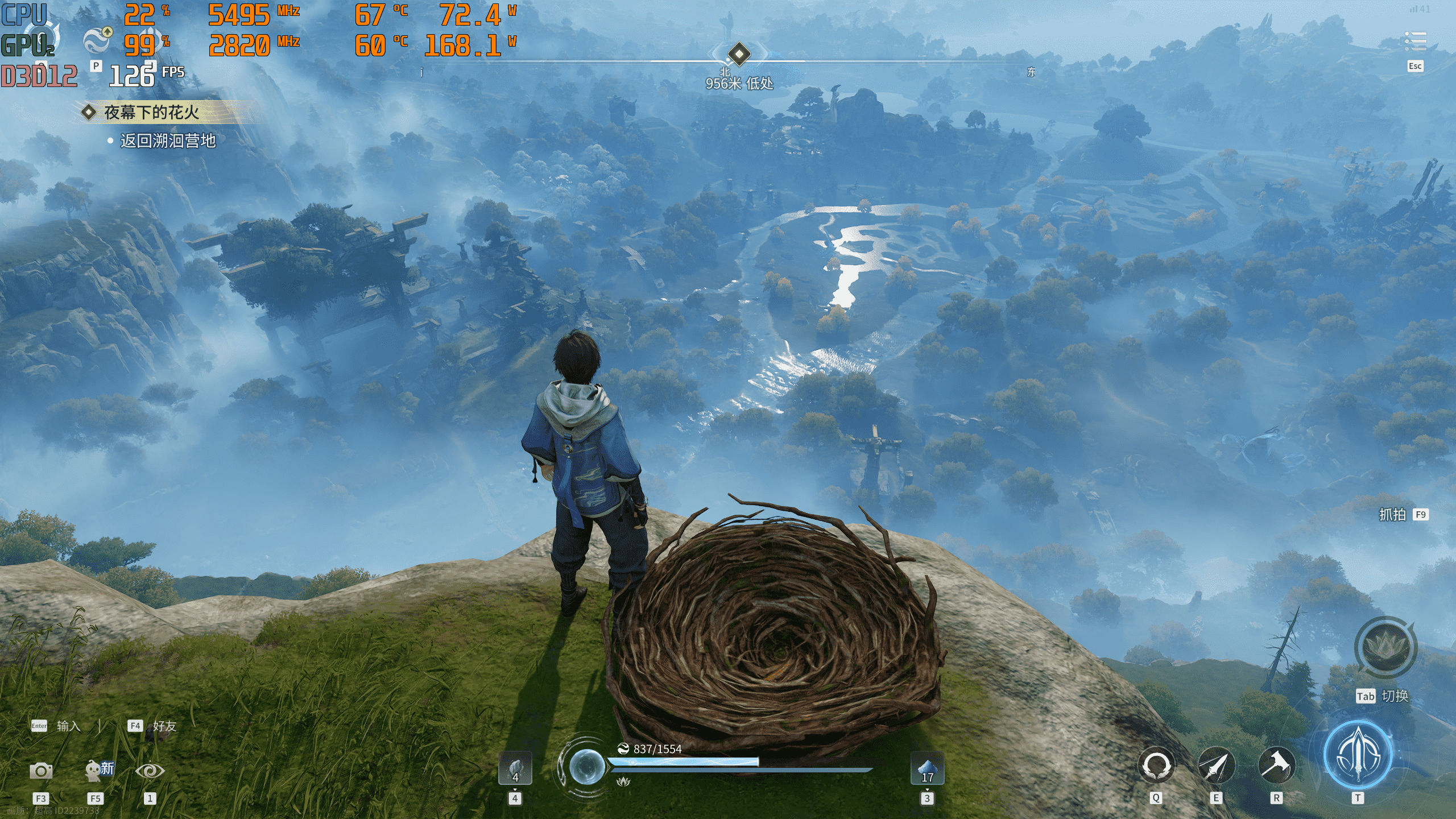Activate the hammer swing skill
The image size is (1456, 819).
click(x=1276, y=766)
